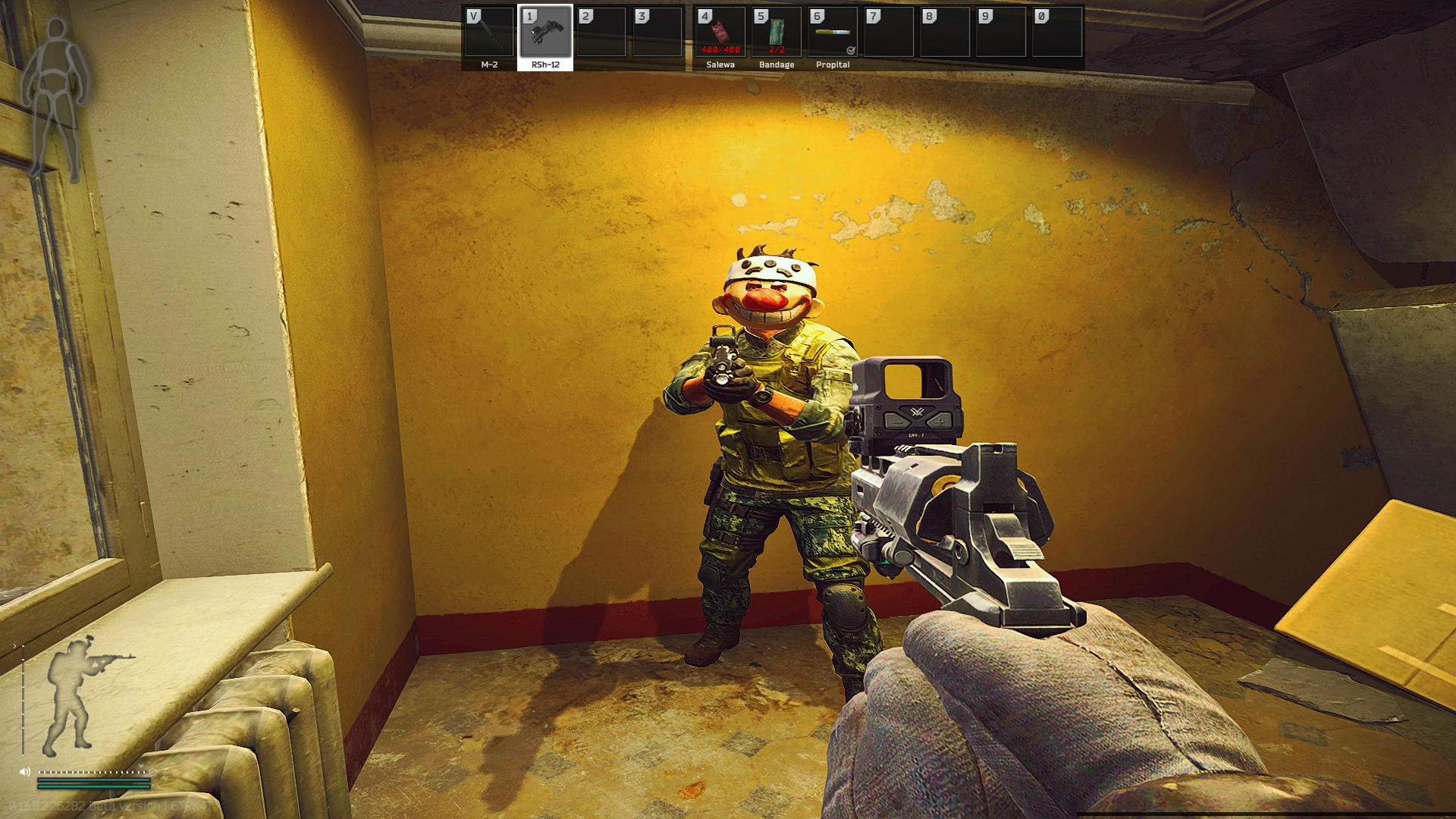The height and width of the screenshot is (819, 1456).
Task: Activate the Propital injector slot
Action: (x=833, y=36)
